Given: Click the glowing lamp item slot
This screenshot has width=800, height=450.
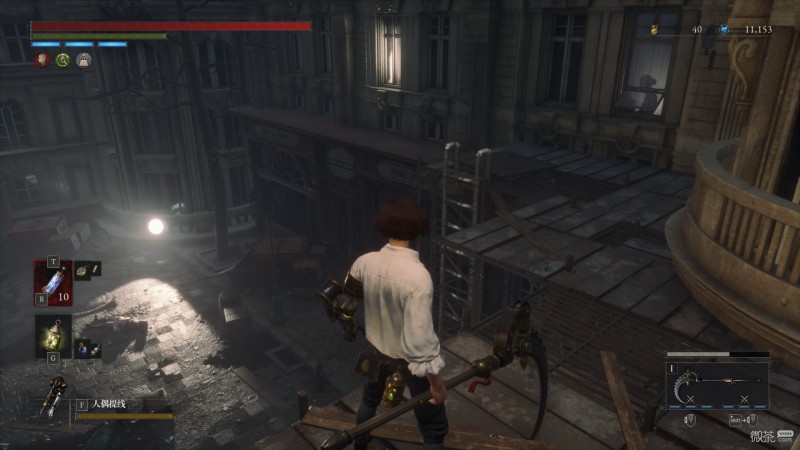Looking at the screenshot, I should point(52,336).
